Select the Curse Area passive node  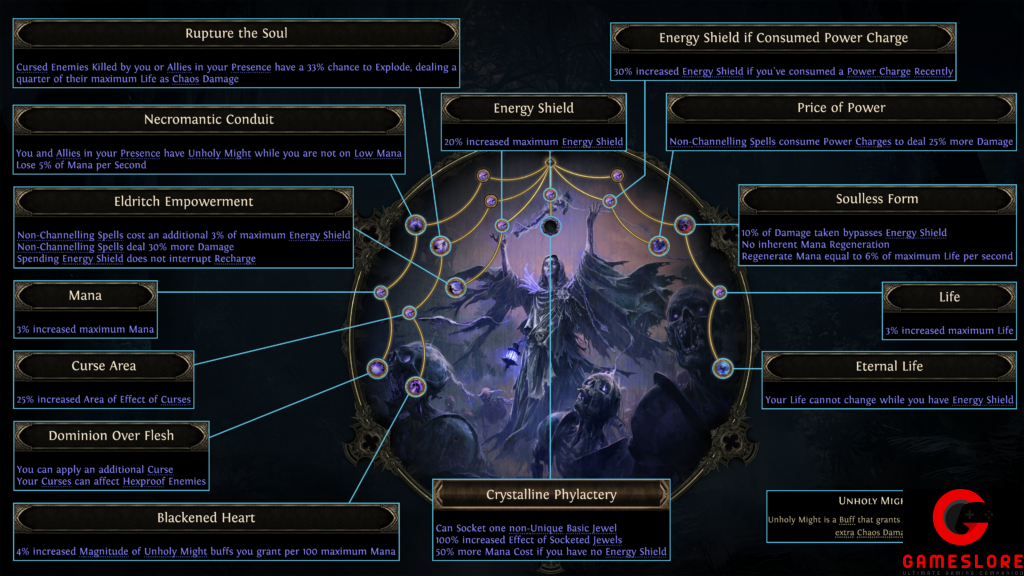coord(409,313)
